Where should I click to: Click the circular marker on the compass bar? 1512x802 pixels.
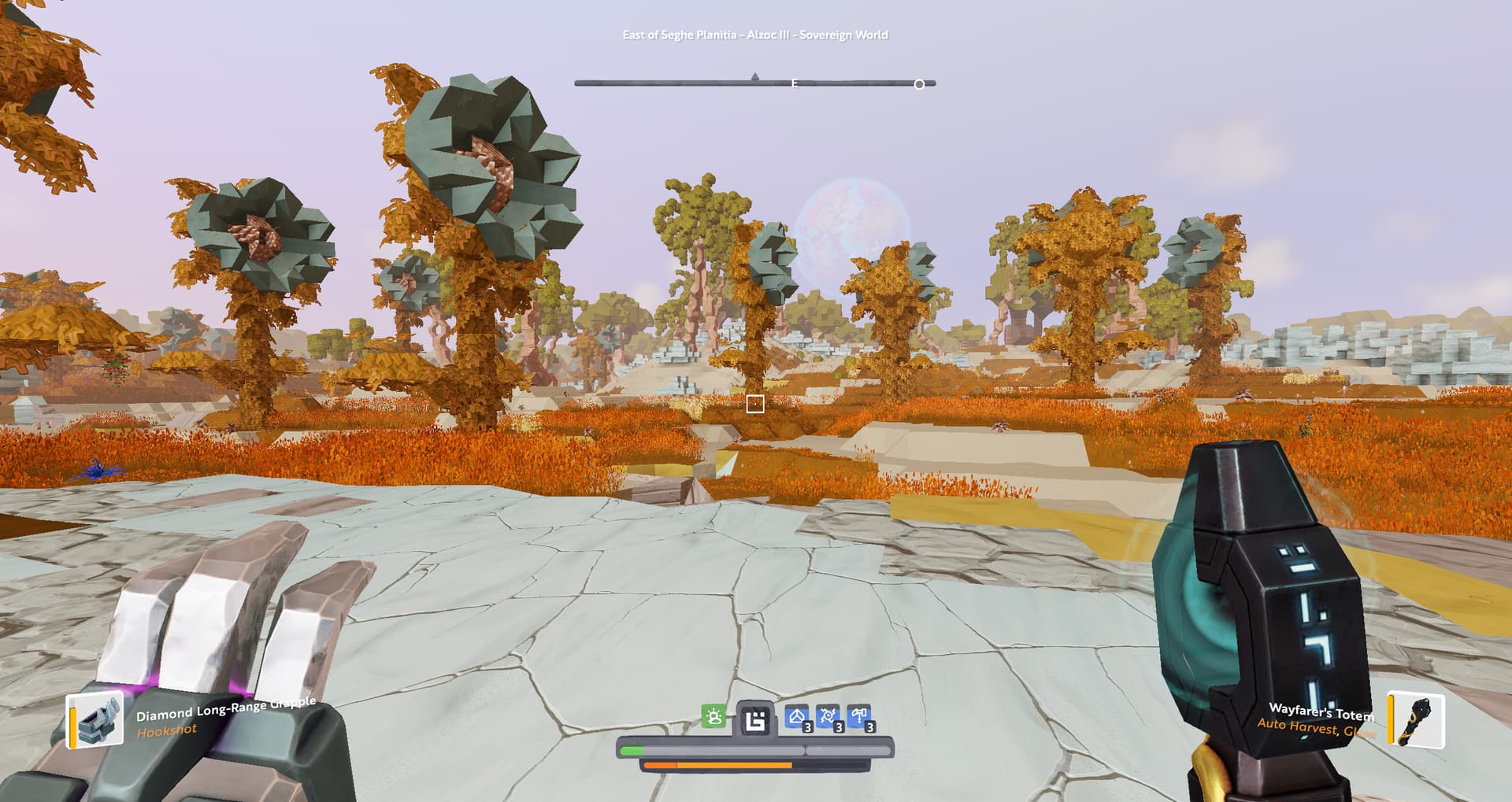pos(919,84)
